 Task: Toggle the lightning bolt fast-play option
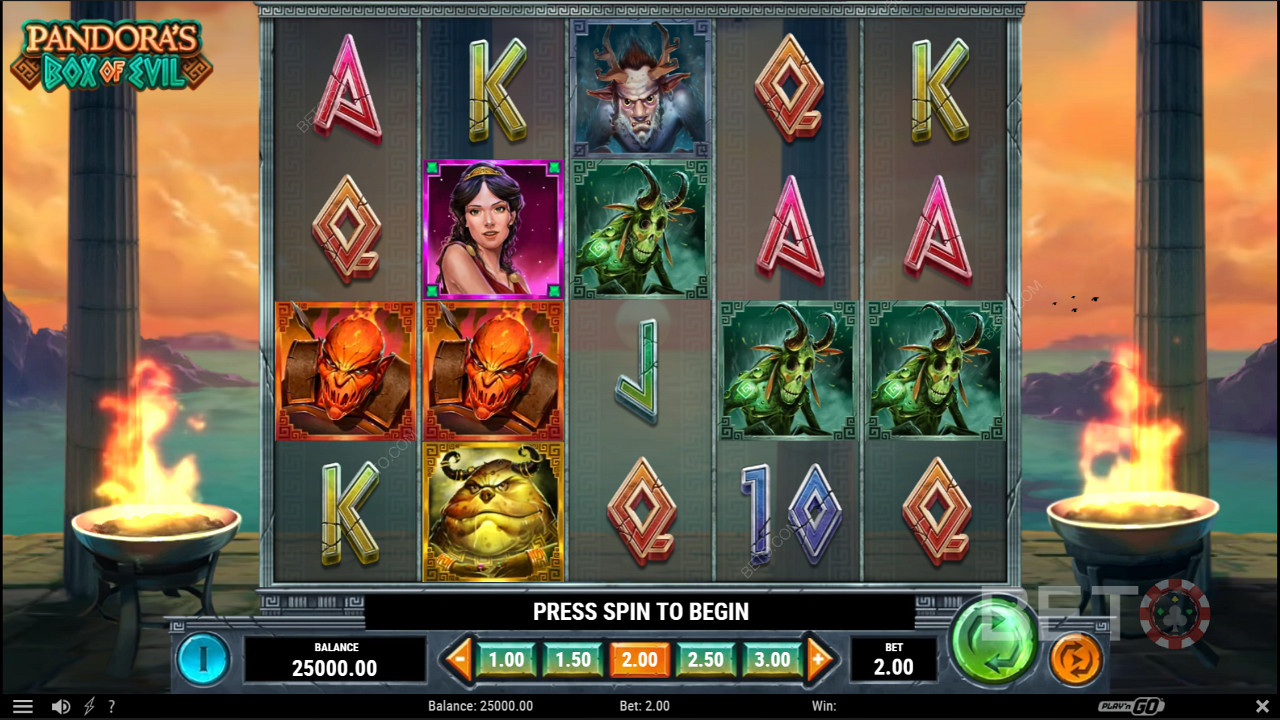click(89, 707)
